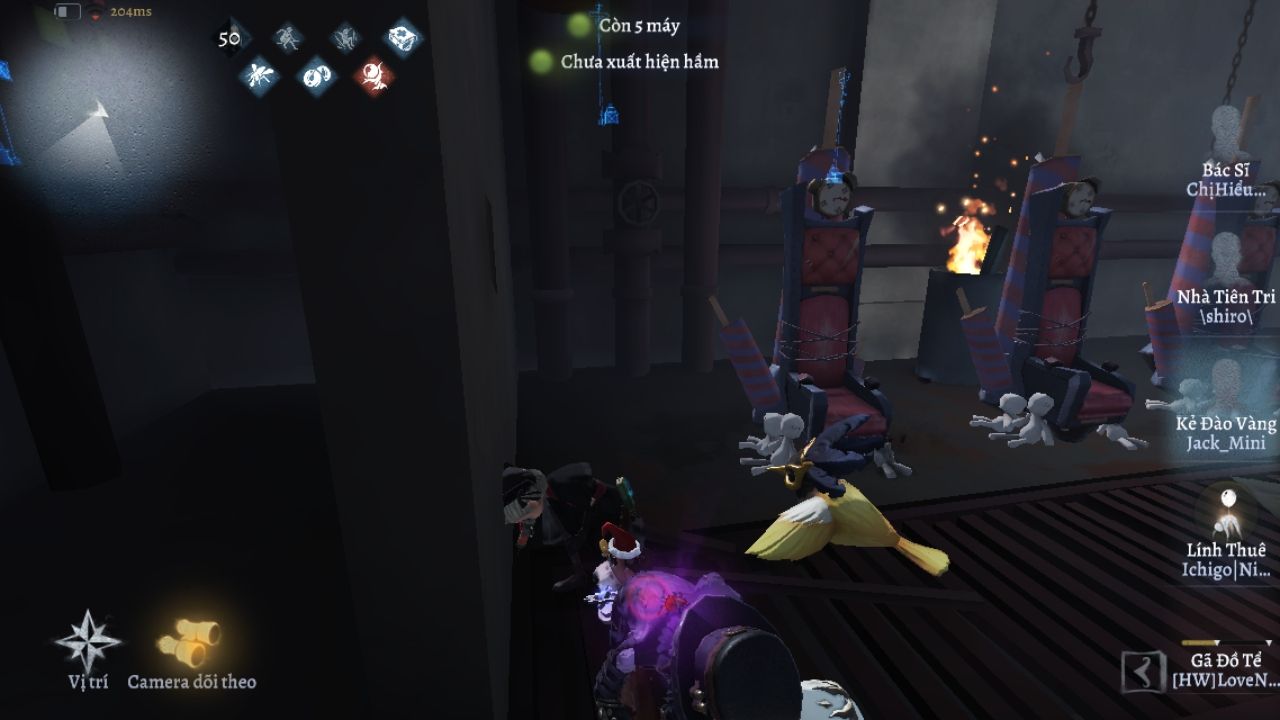Collapse the player list with the arrow button

pos(1143,671)
